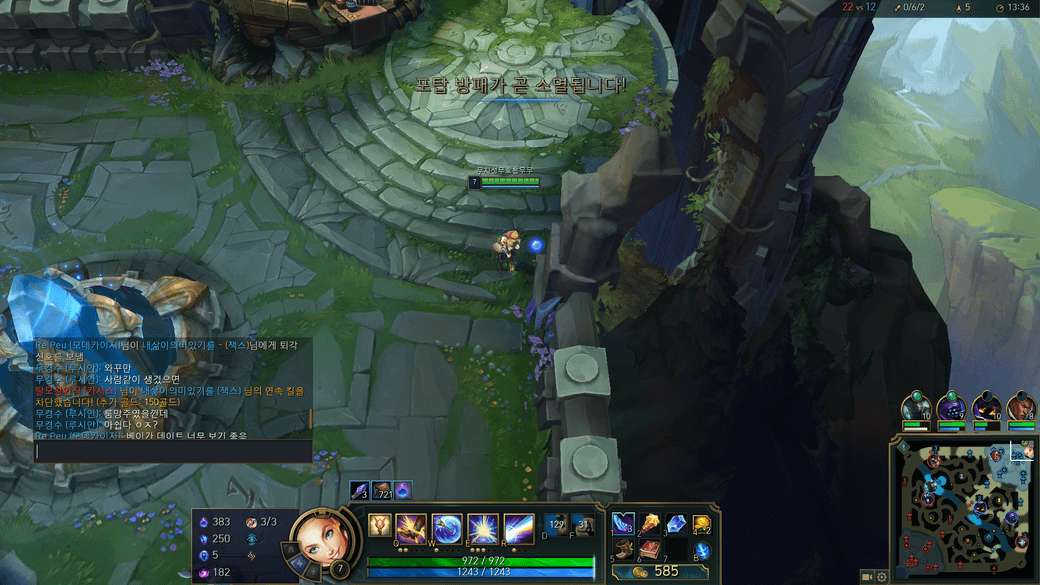Use the Lucent Singularity E ability
The image size is (1040, 585).
(x=482, y=527)
